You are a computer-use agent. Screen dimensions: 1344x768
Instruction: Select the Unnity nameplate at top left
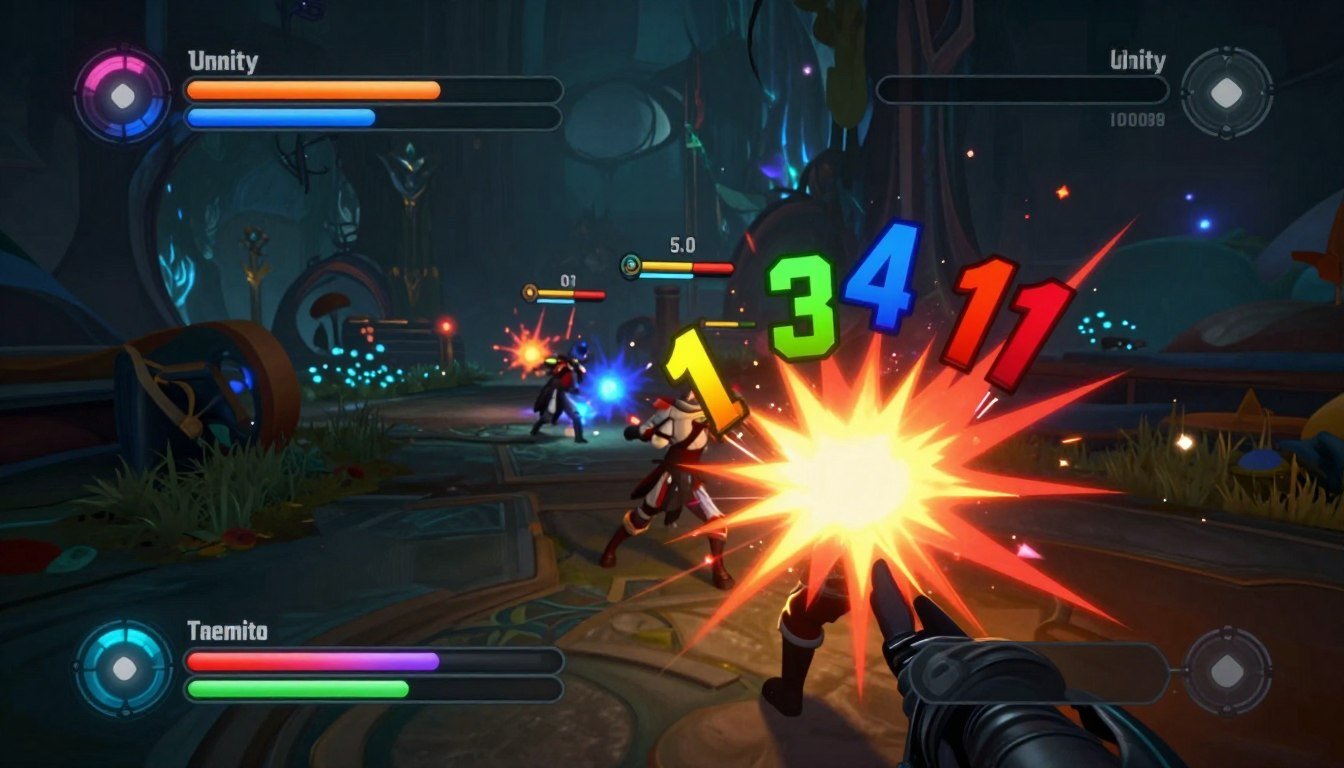221,60
